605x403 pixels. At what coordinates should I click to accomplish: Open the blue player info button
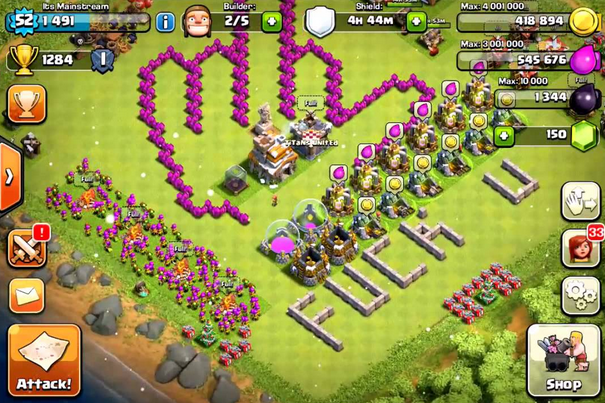pos(166,21)
